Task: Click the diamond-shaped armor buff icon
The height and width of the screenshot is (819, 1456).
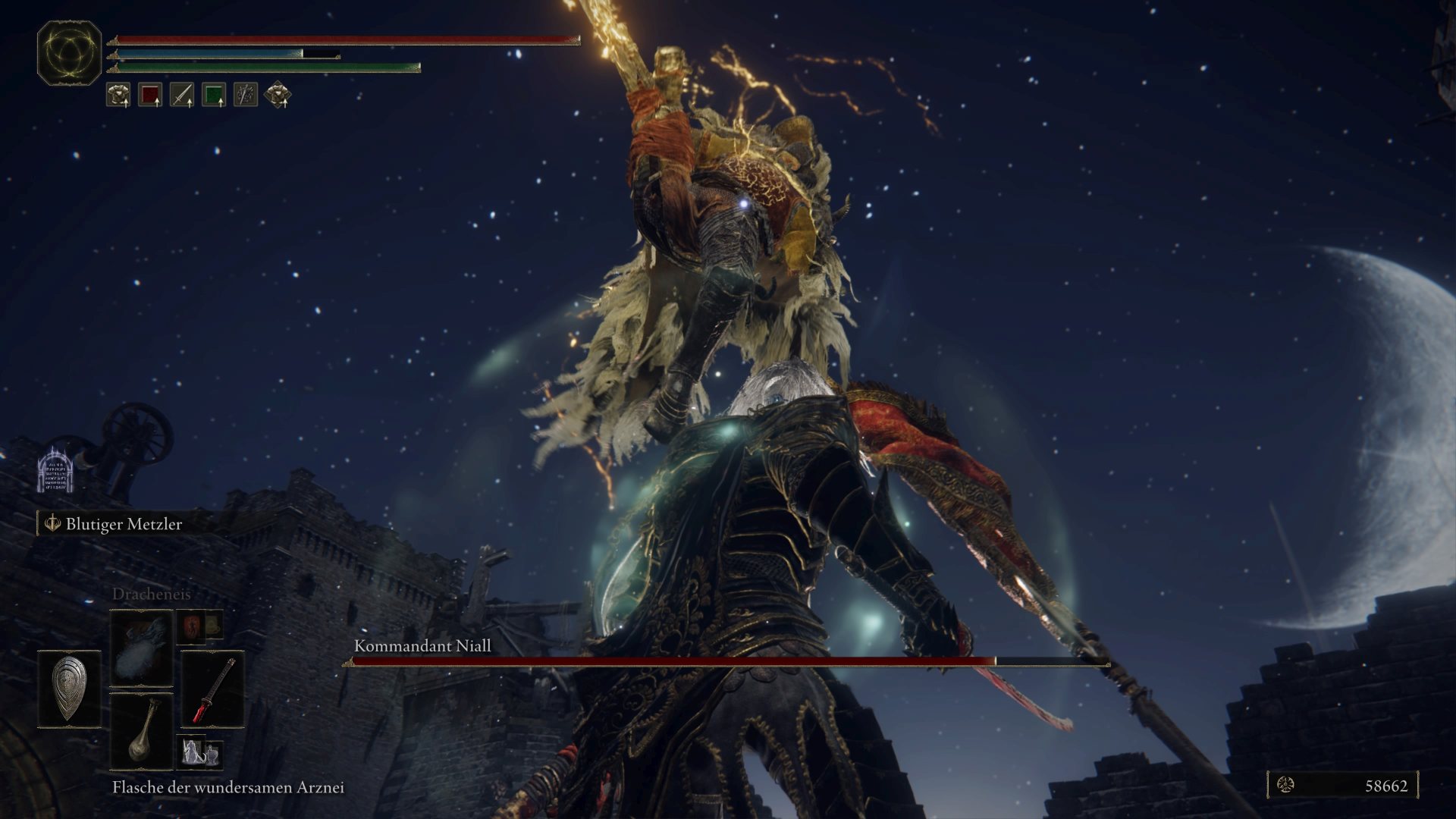Action: point(278,95)
